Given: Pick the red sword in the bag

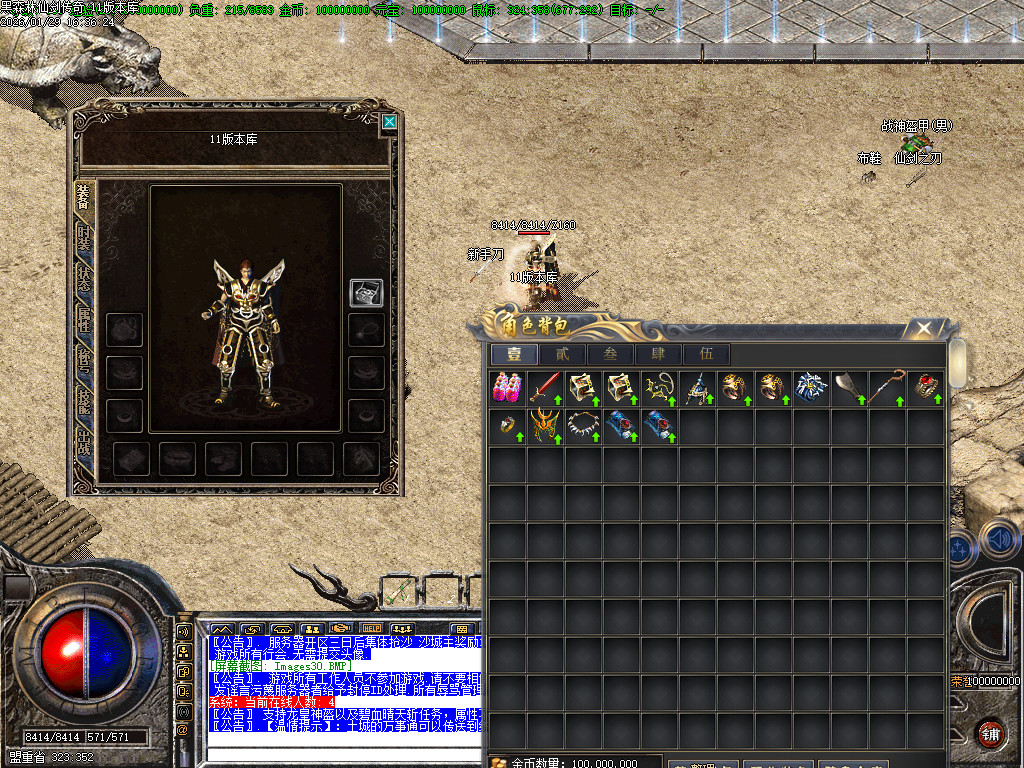Looking at the screenshot, I should pyautogui.click(x=545, y=388).
